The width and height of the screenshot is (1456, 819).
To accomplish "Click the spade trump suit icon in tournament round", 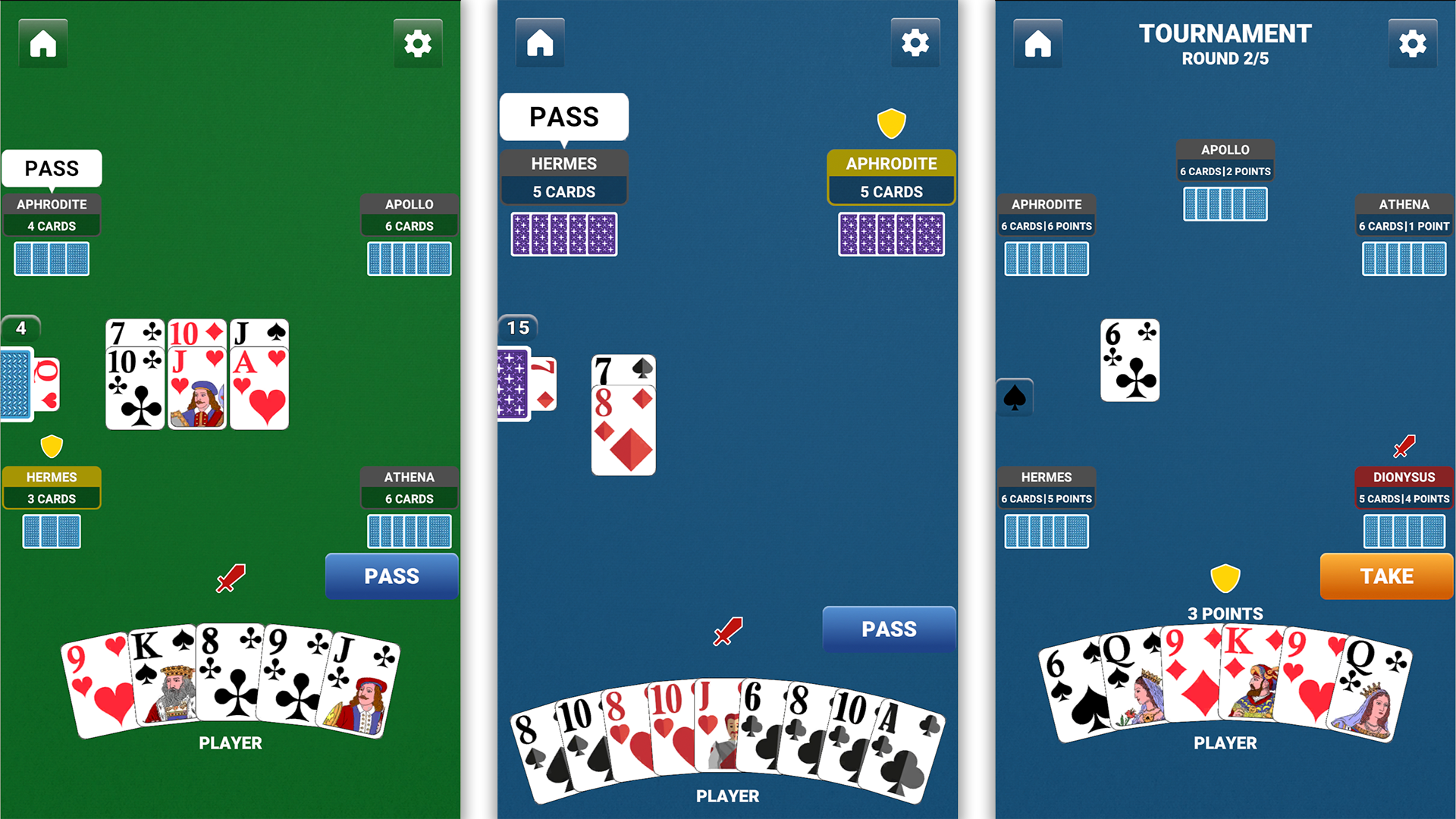I will 1014,398.
